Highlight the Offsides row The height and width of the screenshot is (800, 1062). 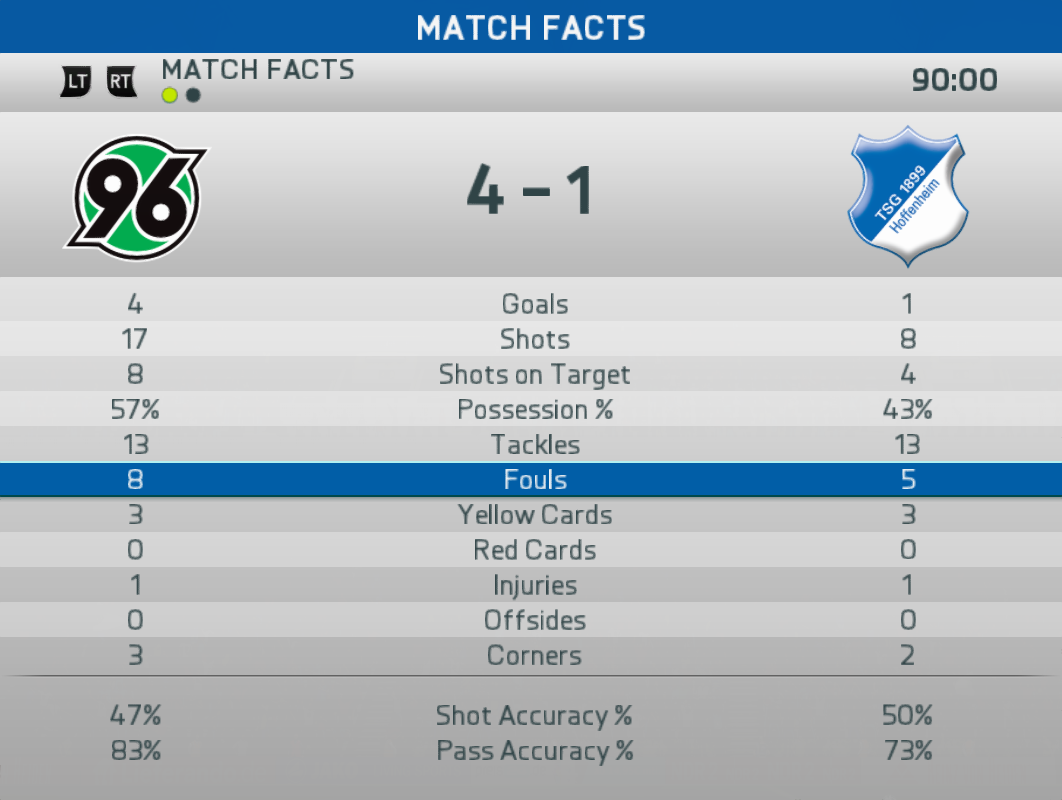pyautogui.click(x=534, y=620)
